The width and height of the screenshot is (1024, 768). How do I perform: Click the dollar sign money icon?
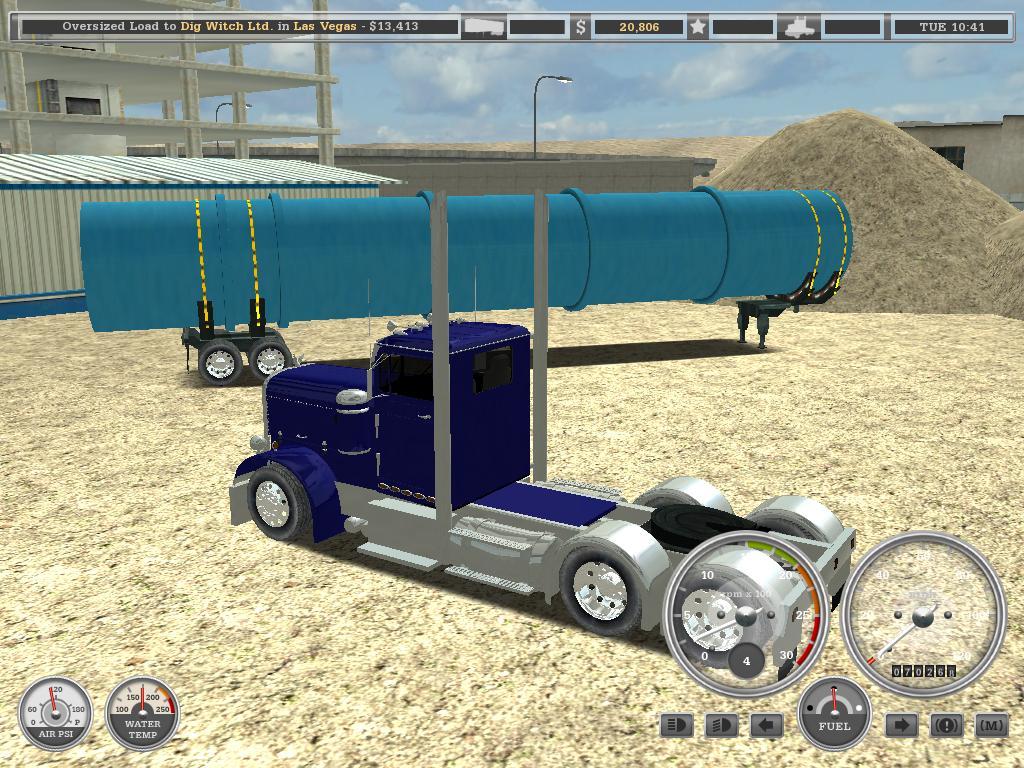(580, 27)
